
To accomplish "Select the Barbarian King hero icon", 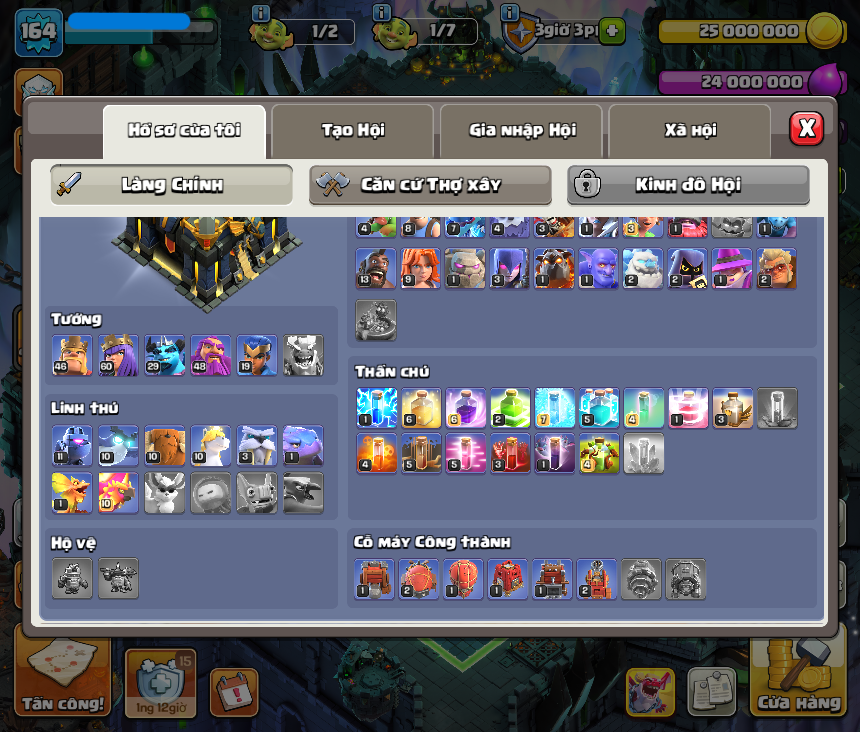I will (72, 356).
